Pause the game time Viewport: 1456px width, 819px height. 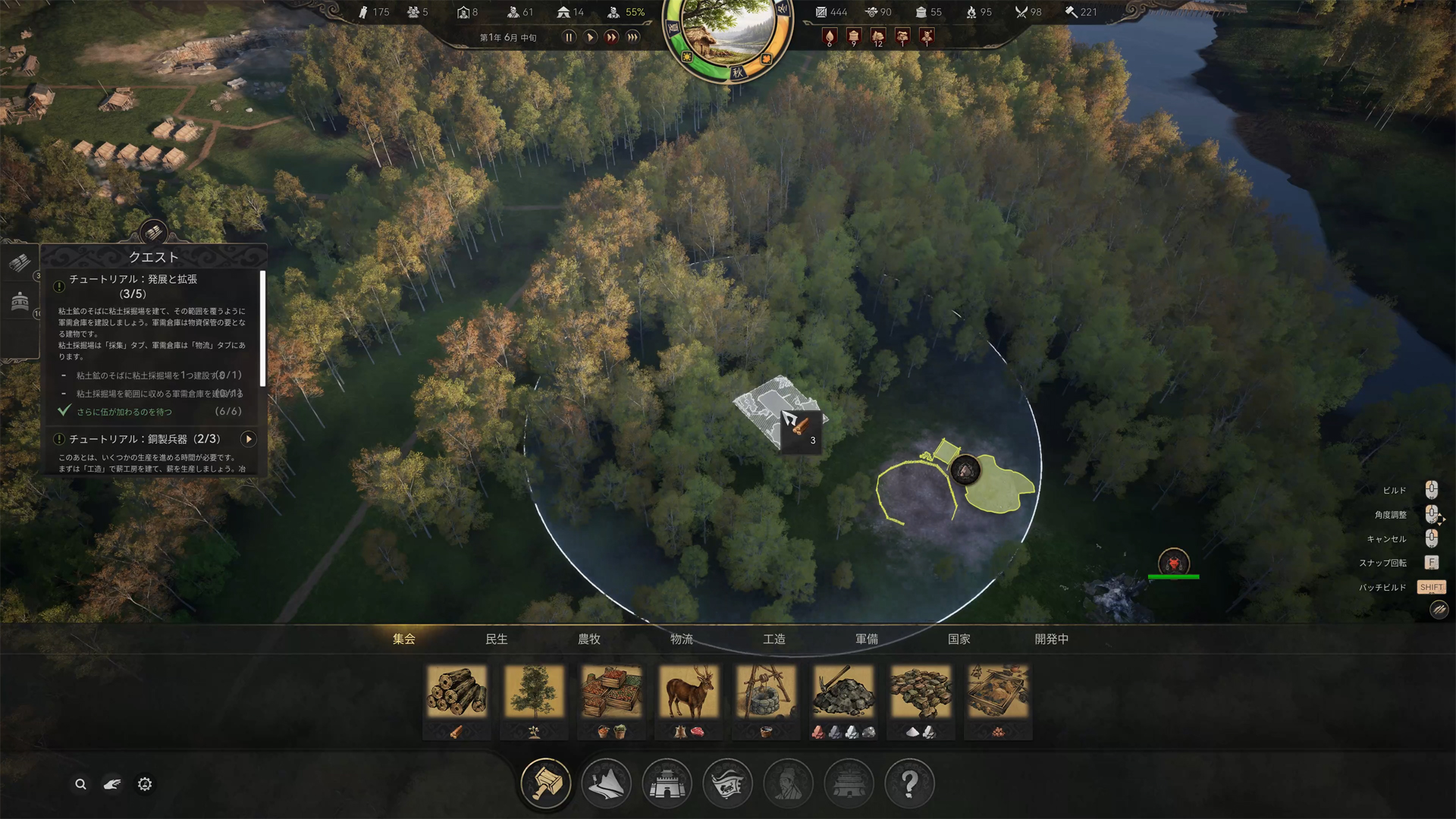pos(569,37)
